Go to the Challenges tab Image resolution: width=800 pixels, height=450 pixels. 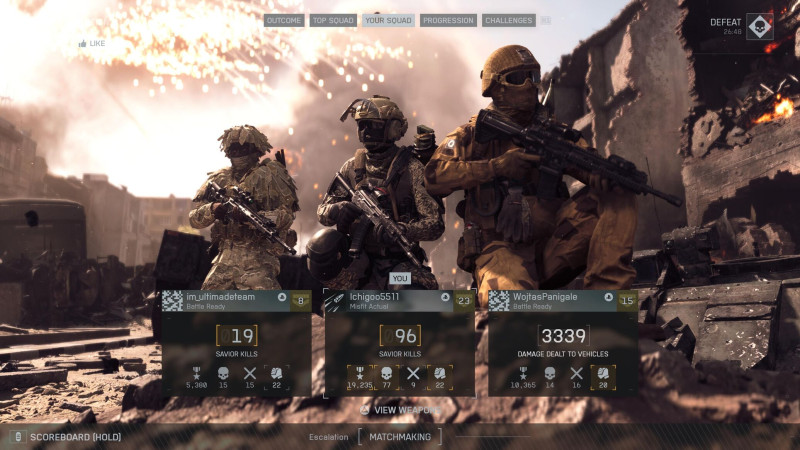[x=509, y=20]
